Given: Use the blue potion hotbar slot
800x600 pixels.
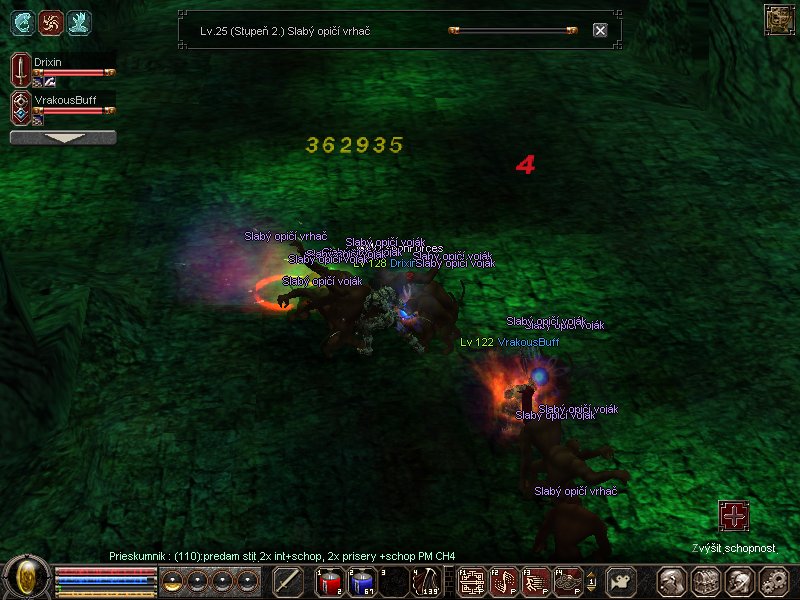Looking at the screenshot, I should point(362,582).
